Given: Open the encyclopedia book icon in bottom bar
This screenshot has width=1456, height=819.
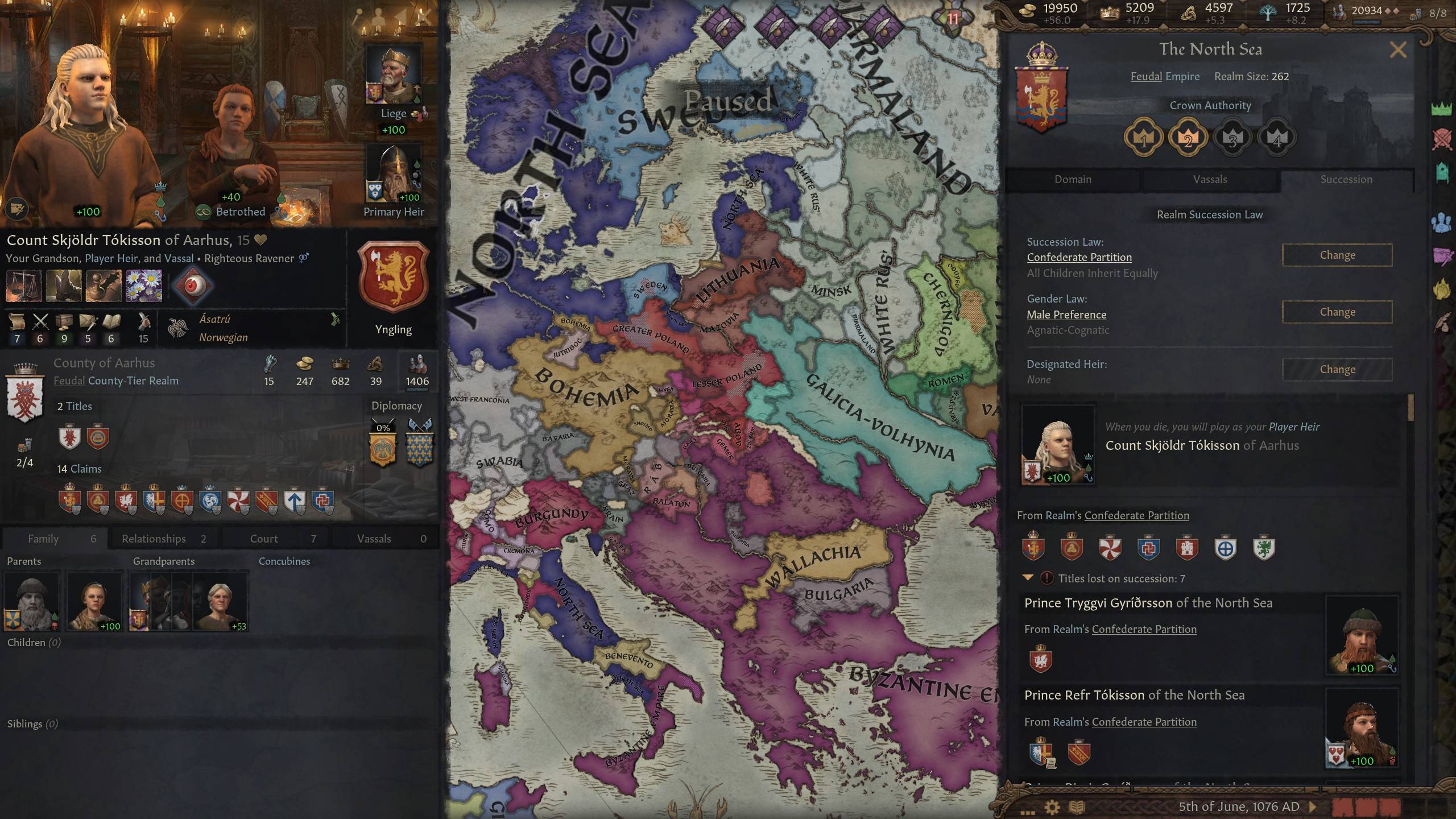Looking at the screenshot, I should [x=1077, y=806].
